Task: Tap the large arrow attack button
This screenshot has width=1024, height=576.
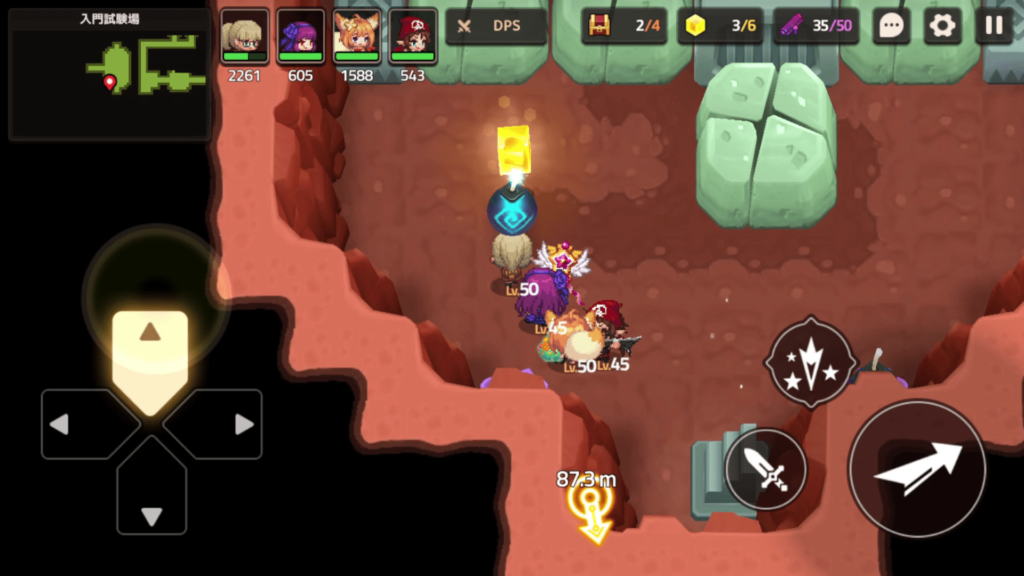Action: [917, 468]
